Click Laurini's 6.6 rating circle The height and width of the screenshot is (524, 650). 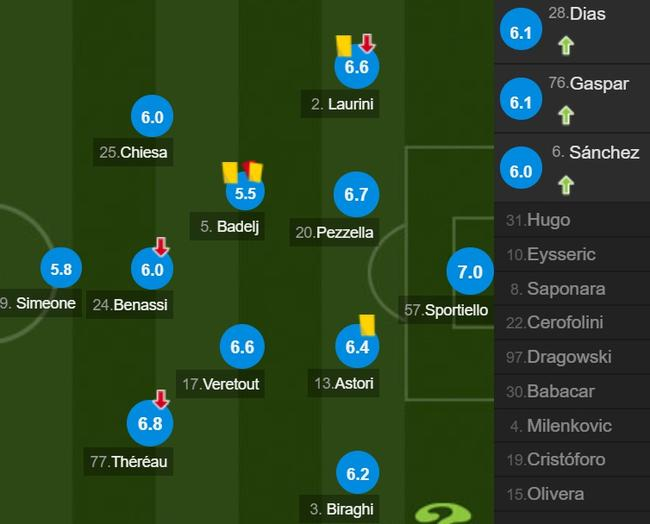pyautogui.click(x=357, y=68)
